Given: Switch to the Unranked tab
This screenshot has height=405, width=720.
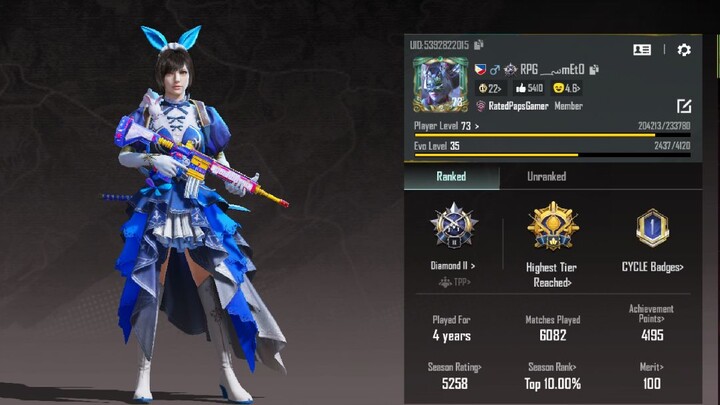Looking at the screenshot, I should (546, 177).
